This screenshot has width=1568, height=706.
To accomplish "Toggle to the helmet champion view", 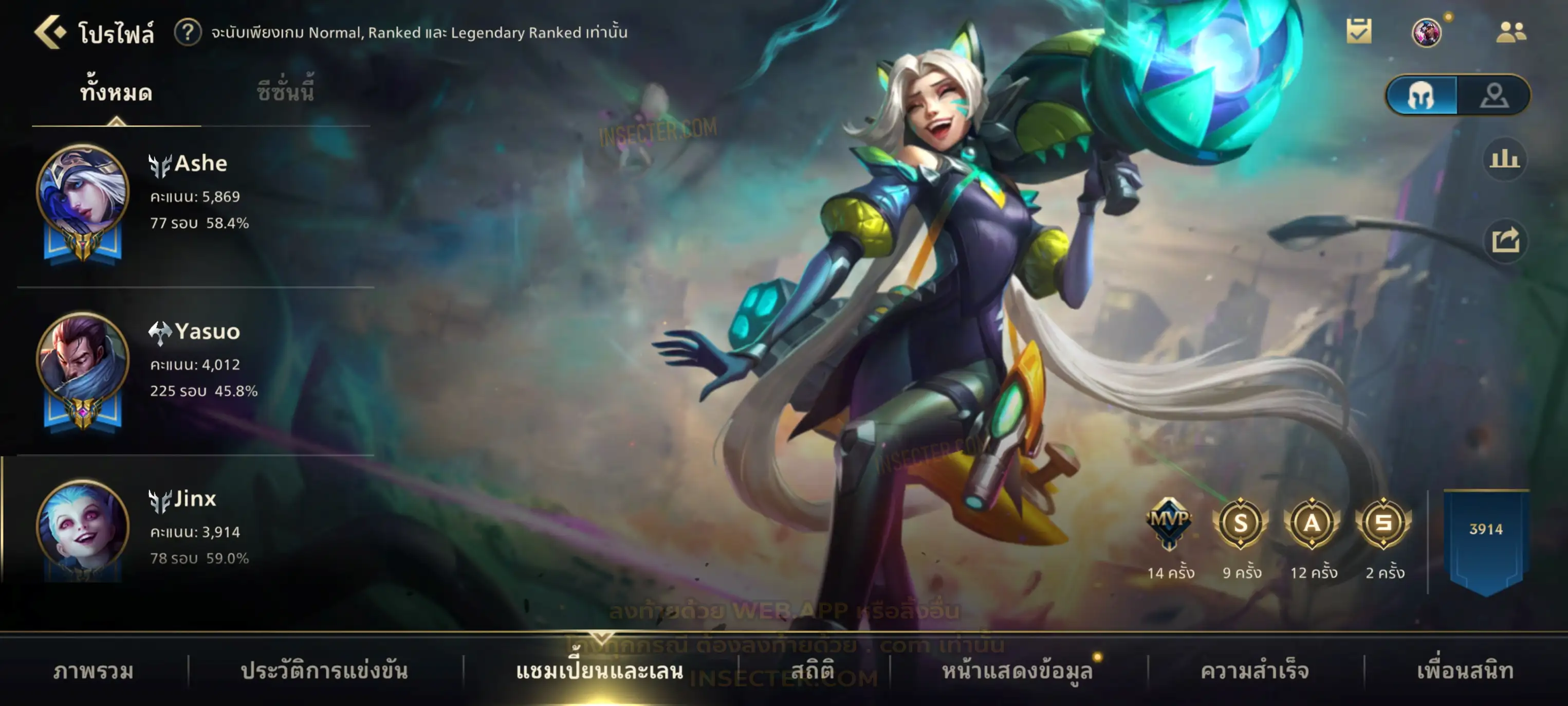I will (1422, 95).
